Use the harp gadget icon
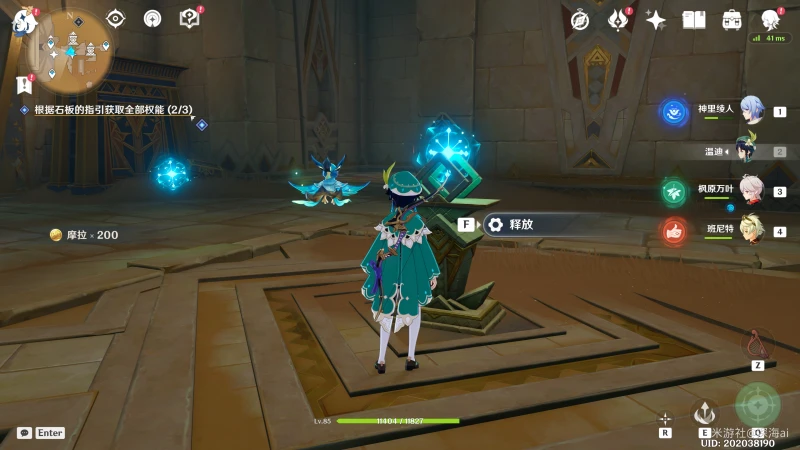The width and height of the screenshot is (800, 450). [x=757, y=344]
